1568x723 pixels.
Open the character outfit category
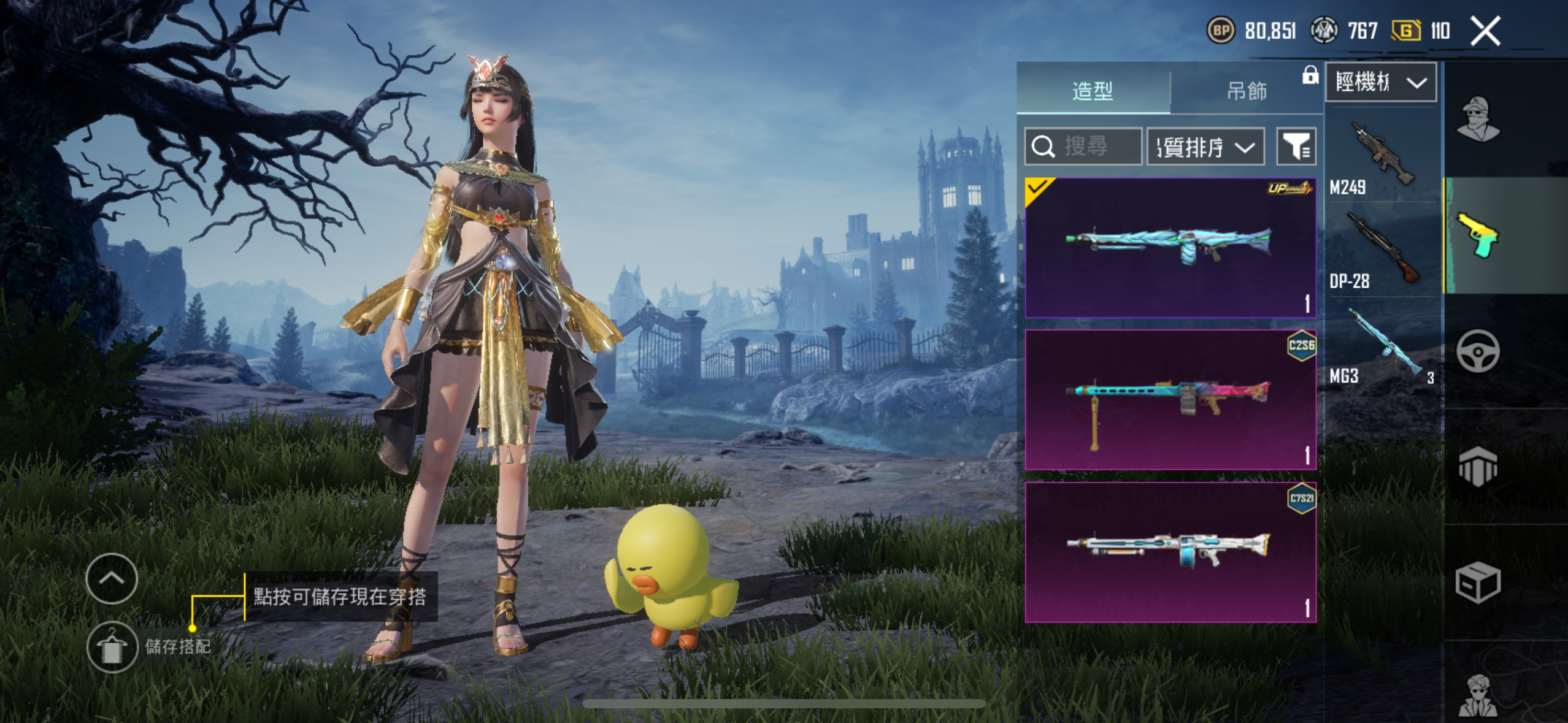coord(1478,120)
